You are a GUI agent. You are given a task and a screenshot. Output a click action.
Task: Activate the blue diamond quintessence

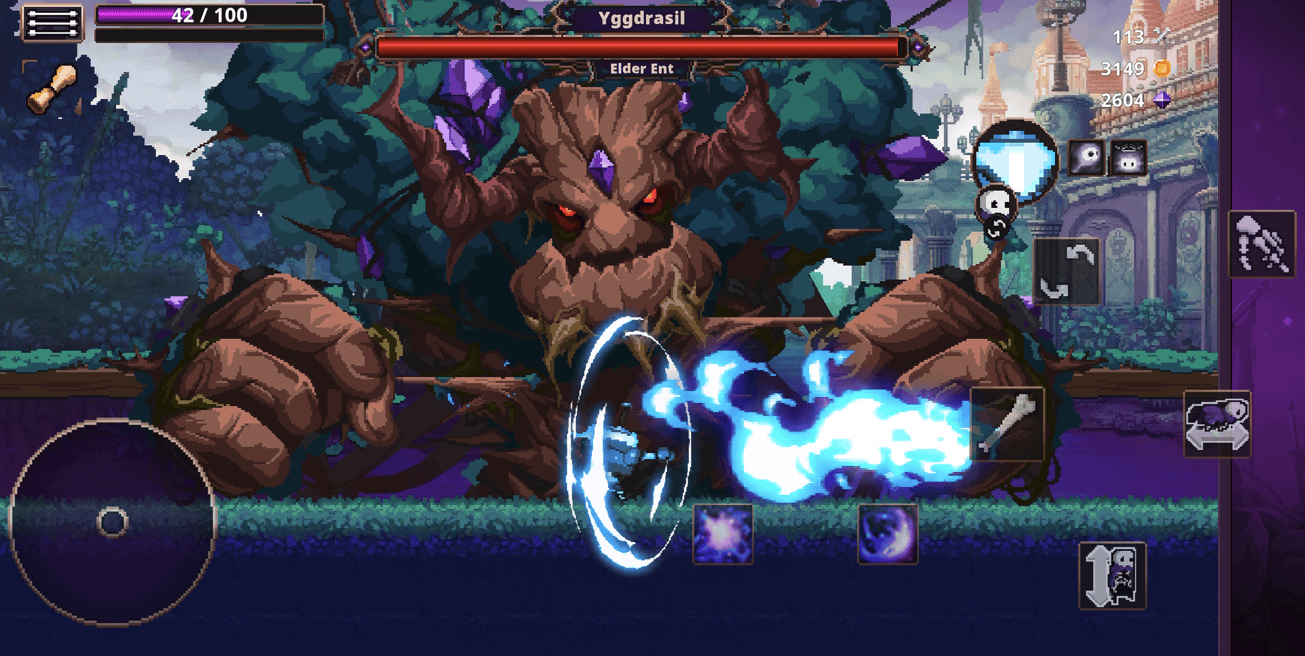(x=1015, y=157)
